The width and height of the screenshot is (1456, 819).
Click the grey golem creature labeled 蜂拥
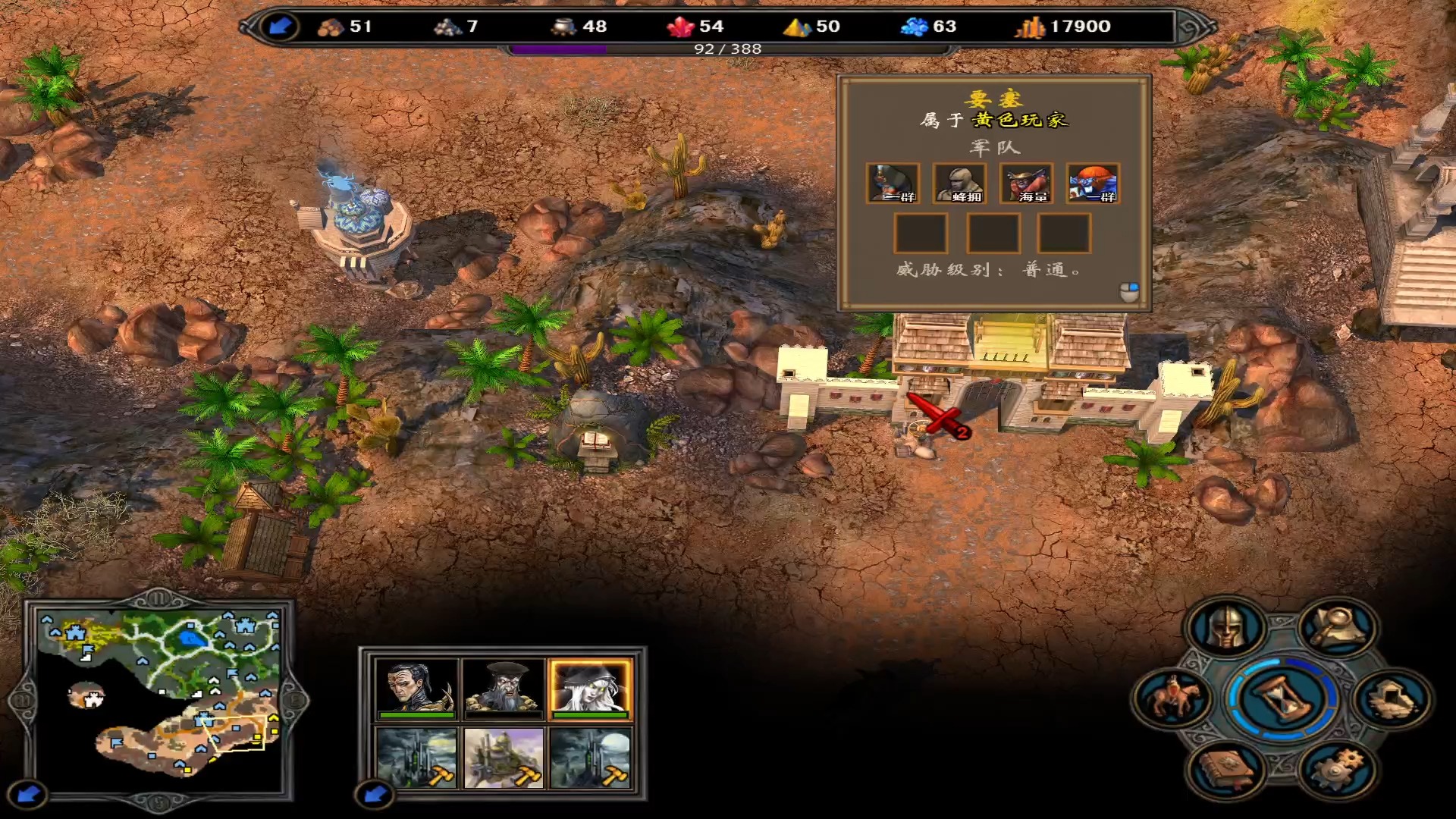[x=959, y=184]
